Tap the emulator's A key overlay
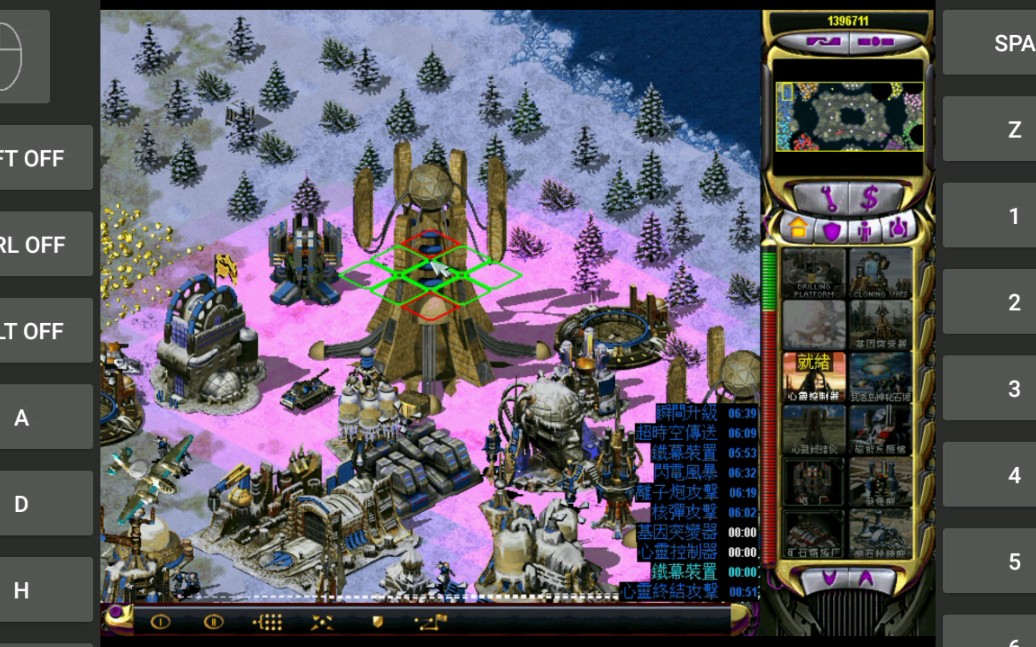This screenshot has width=1036, height=647. 22,418
